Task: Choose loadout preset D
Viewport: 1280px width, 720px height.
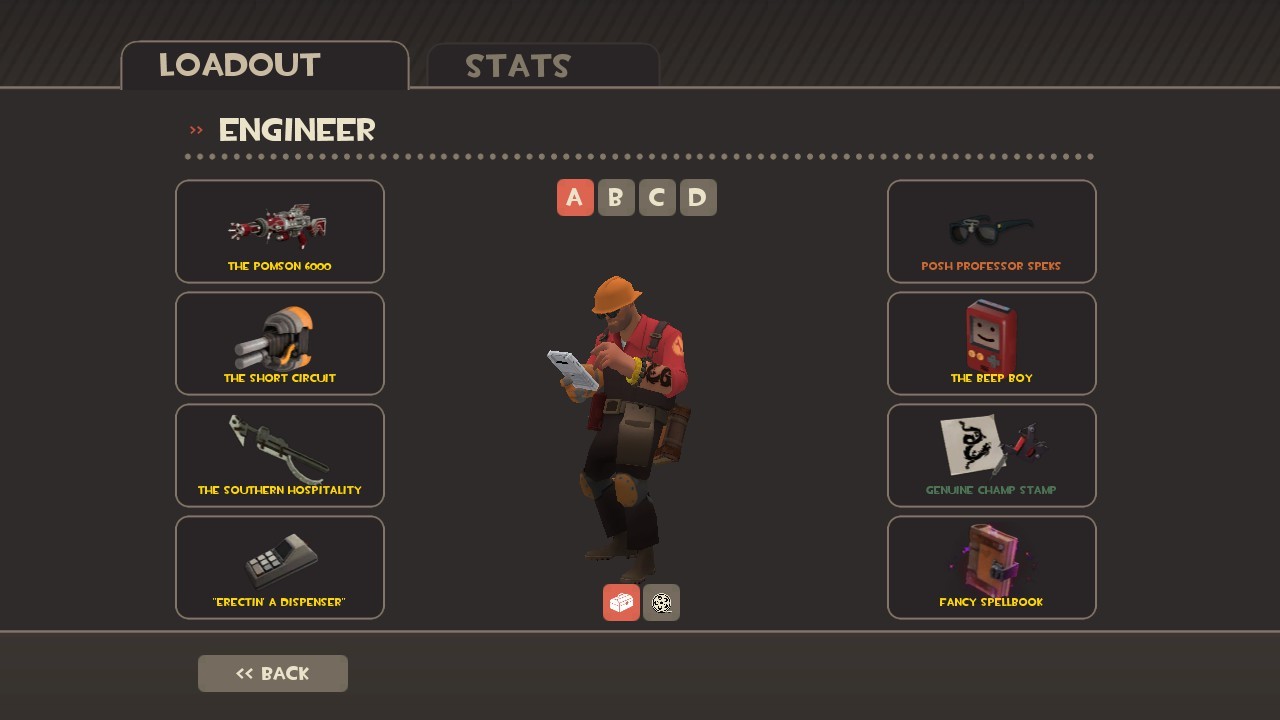Action: point(698,197)
